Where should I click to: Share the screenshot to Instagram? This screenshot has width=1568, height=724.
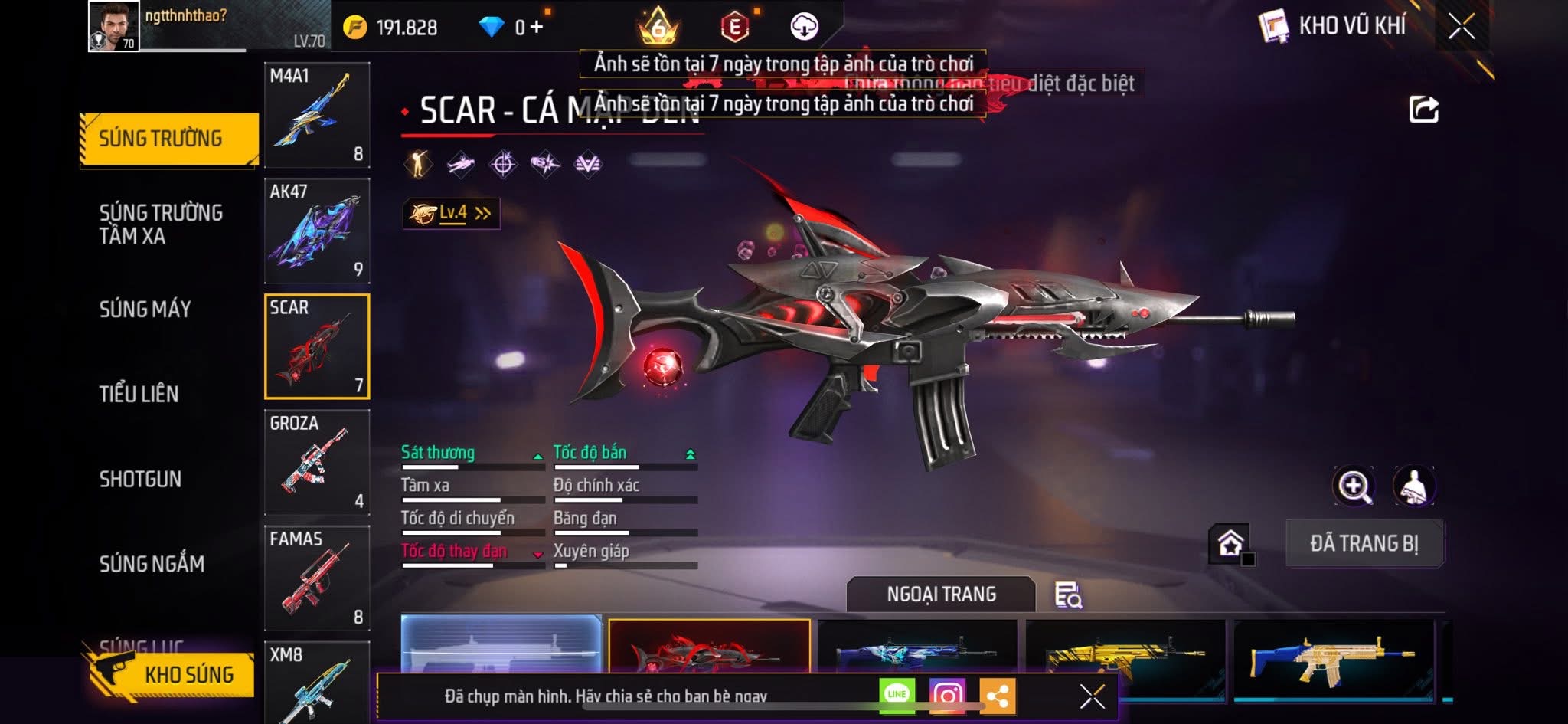947,695
